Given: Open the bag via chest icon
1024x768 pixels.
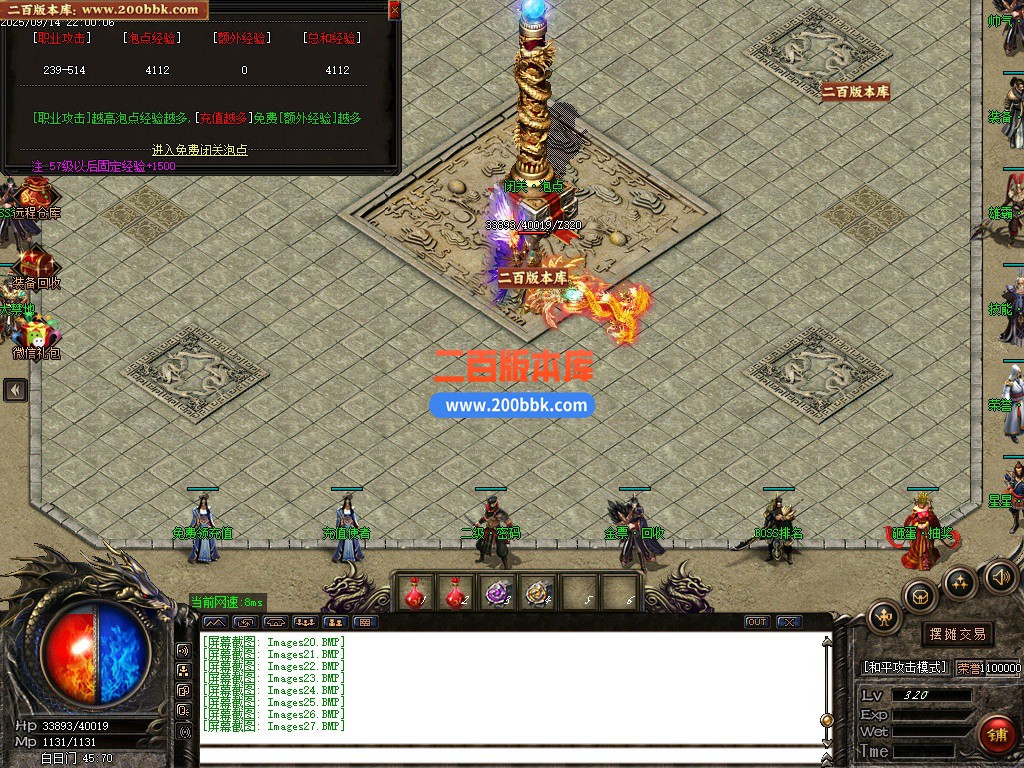Looking at the screenshot, I should click(920, 597).
